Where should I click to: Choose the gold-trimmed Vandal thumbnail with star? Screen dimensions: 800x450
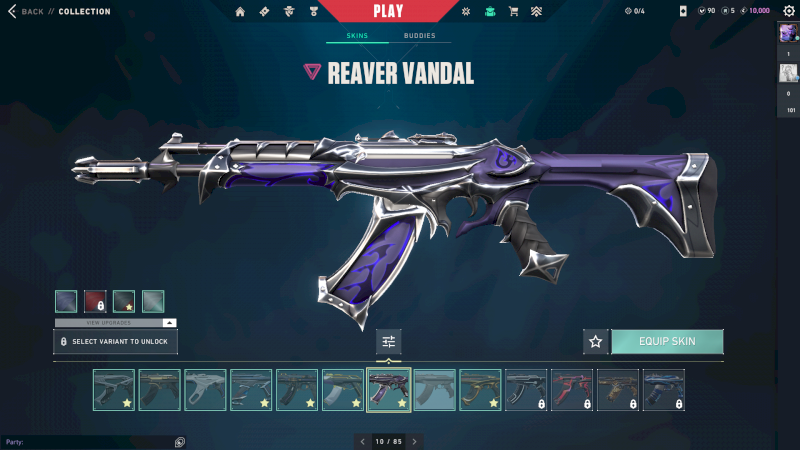click(480, 390)
